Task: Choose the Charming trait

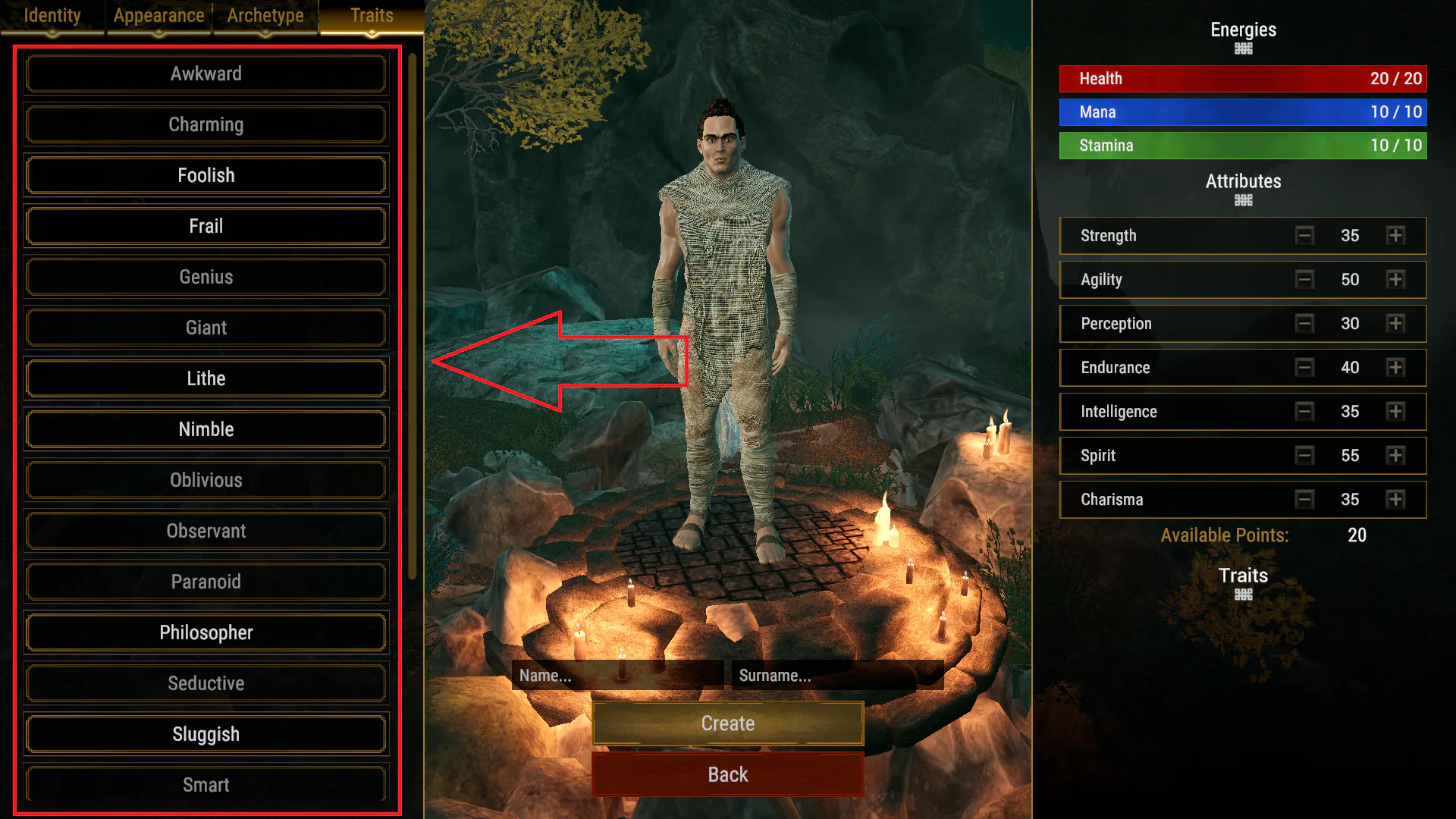Action: point(206,124)
